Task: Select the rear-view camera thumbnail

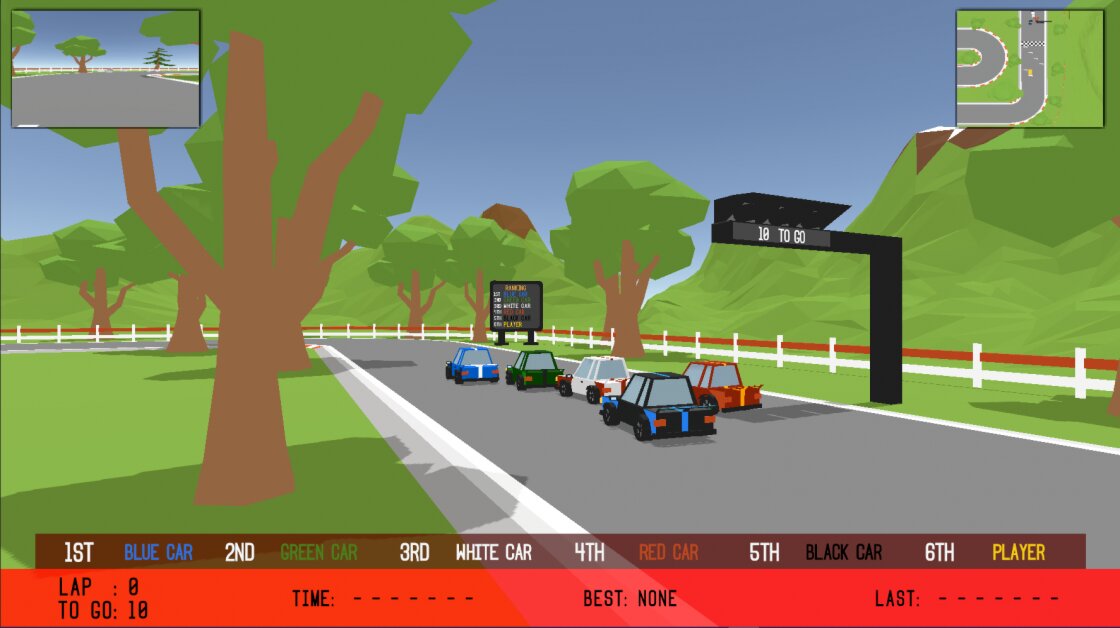Action: 105,68
